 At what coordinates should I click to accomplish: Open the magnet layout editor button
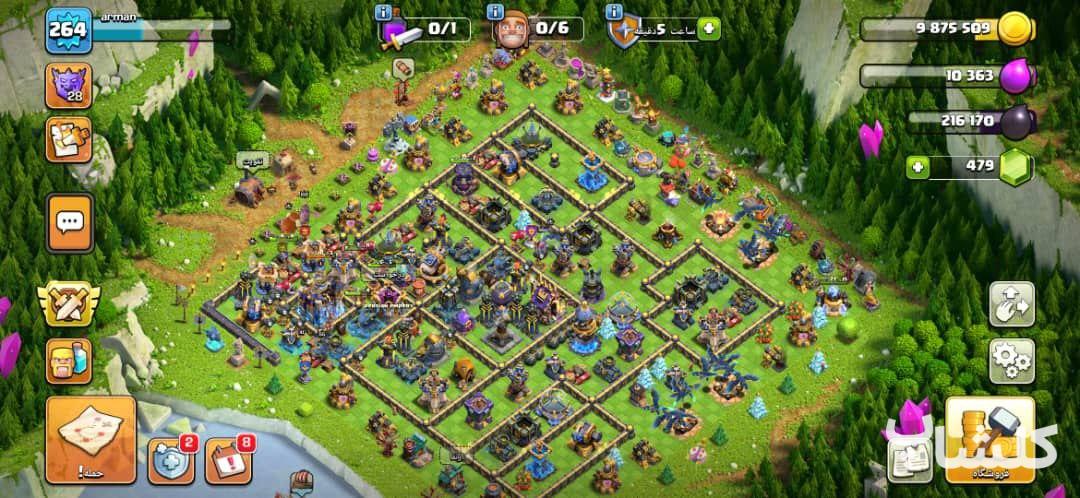[1011, 304]
